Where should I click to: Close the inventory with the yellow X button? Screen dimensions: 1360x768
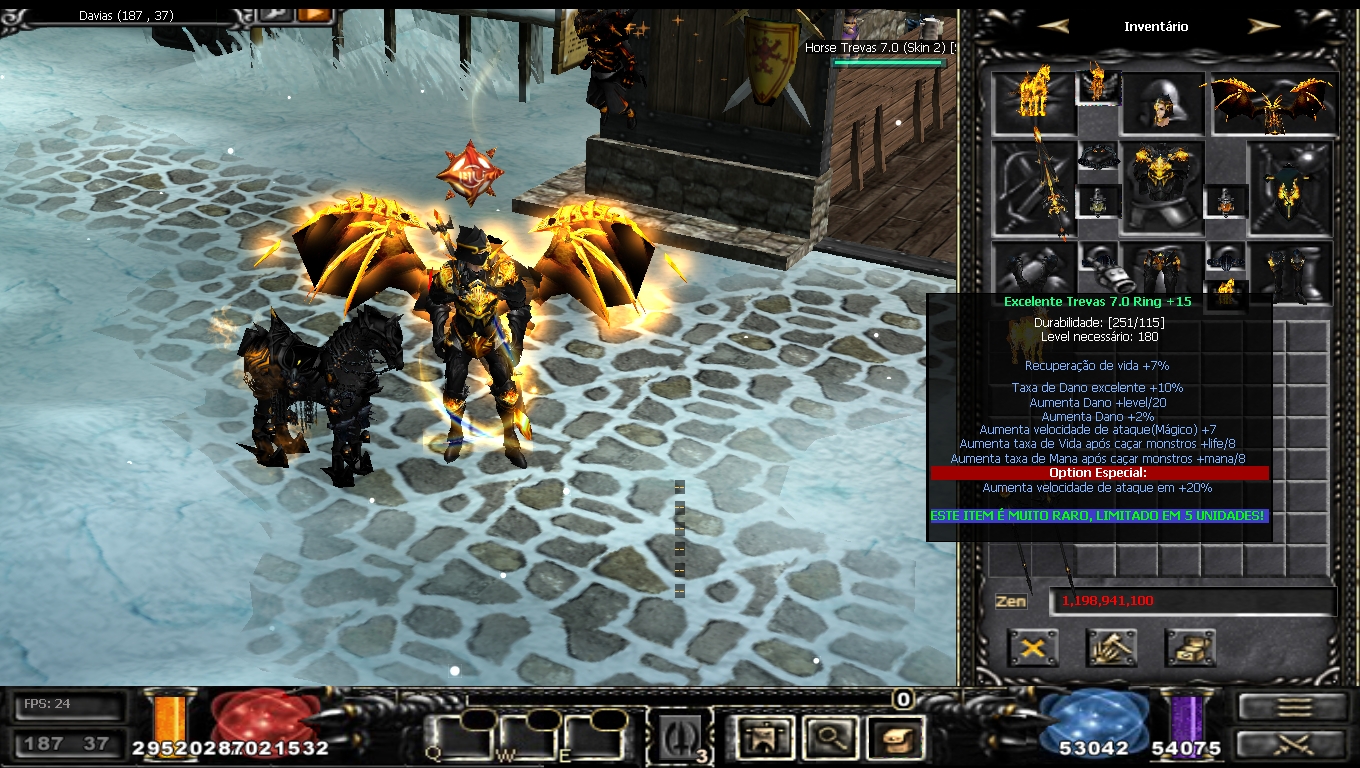point(1032,648)
